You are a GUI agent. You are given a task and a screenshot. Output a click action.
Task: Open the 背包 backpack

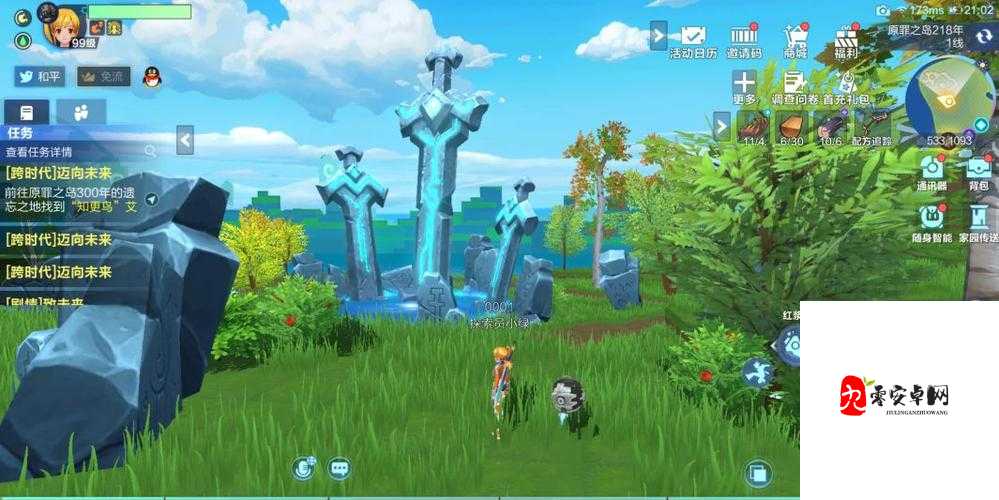coord(978,171)
